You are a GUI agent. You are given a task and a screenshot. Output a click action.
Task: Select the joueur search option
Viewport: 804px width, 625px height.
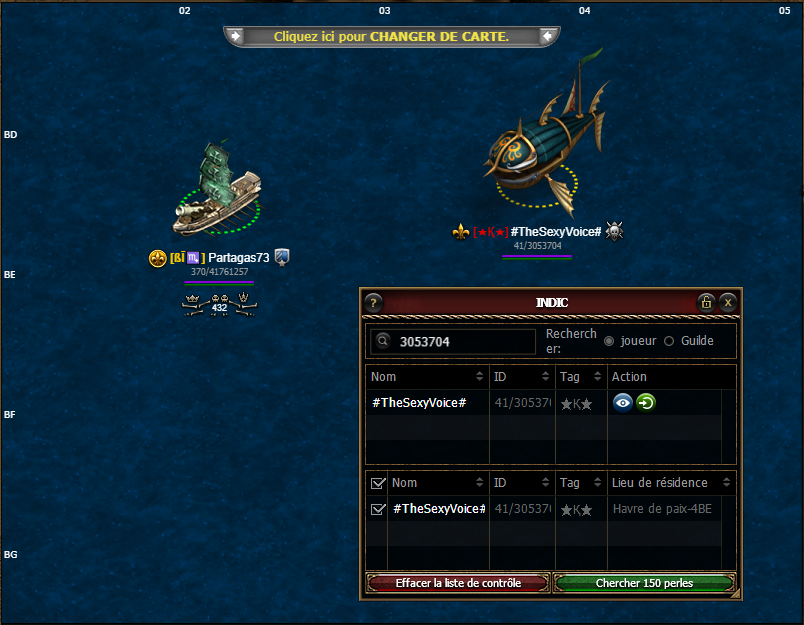point(609,341)
